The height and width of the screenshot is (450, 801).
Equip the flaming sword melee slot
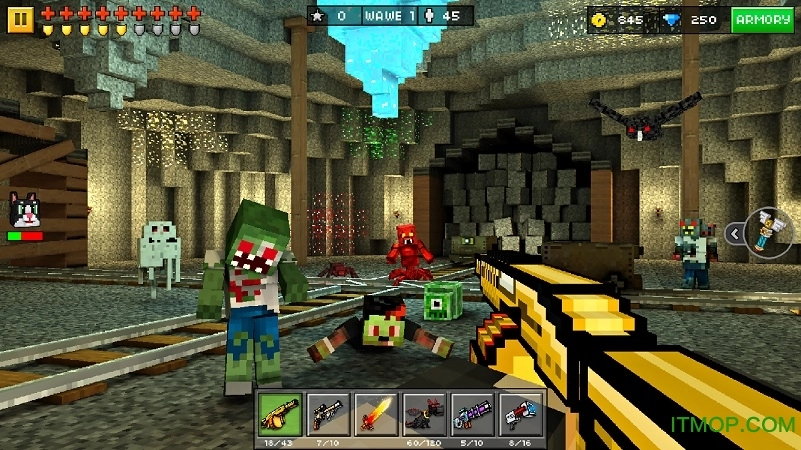[x=377, y=412]
